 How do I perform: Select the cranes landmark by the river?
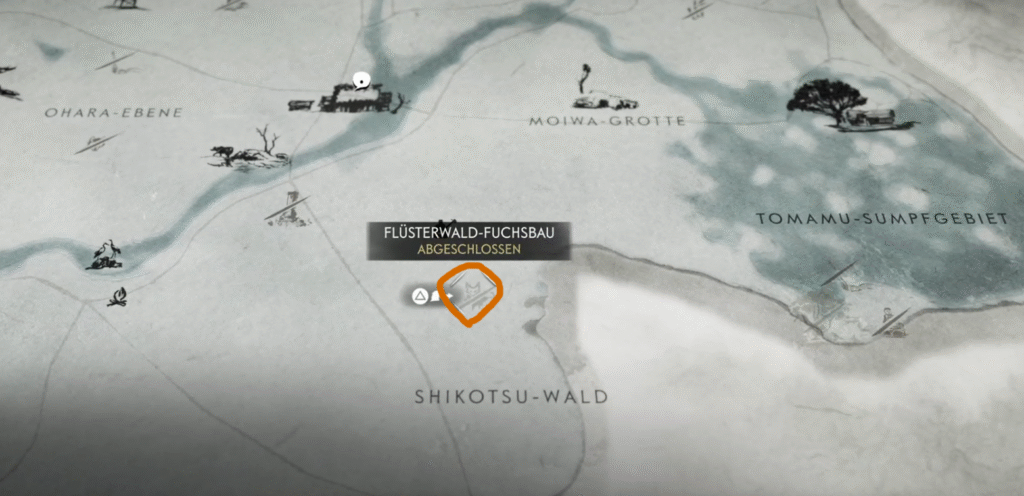pos(106,255)
